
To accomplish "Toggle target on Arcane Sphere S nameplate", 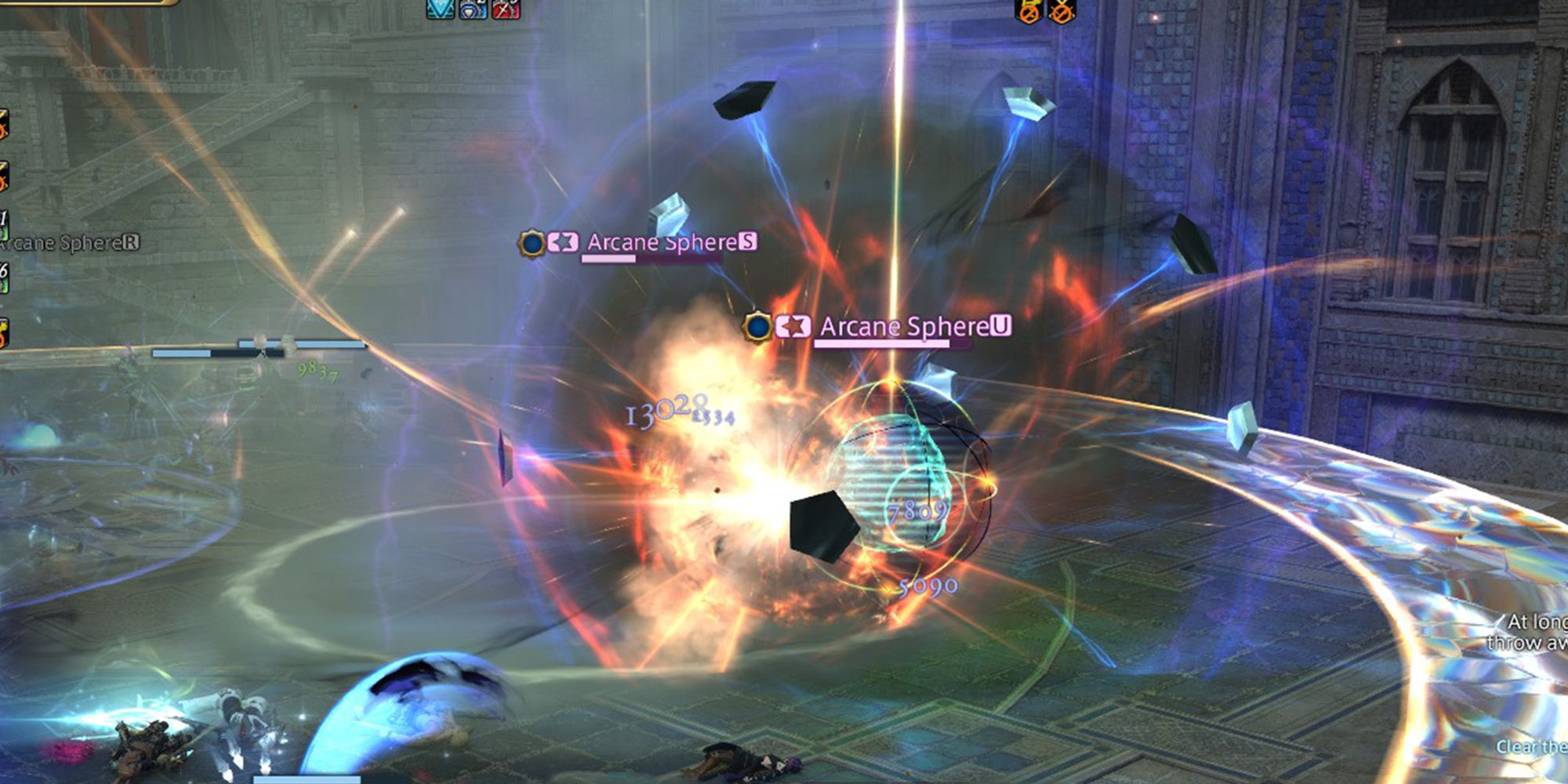I will tap(667, 243).
